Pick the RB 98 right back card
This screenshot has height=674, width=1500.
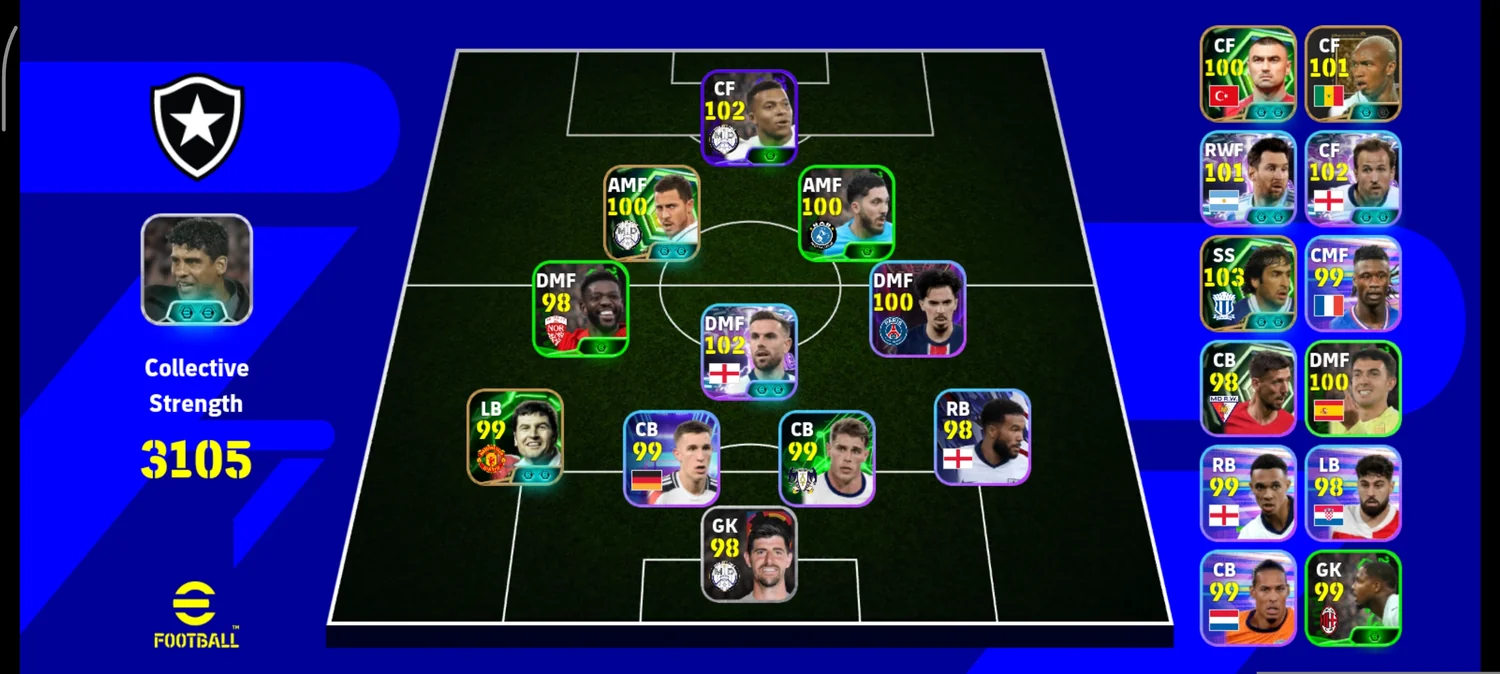point(982,437)
